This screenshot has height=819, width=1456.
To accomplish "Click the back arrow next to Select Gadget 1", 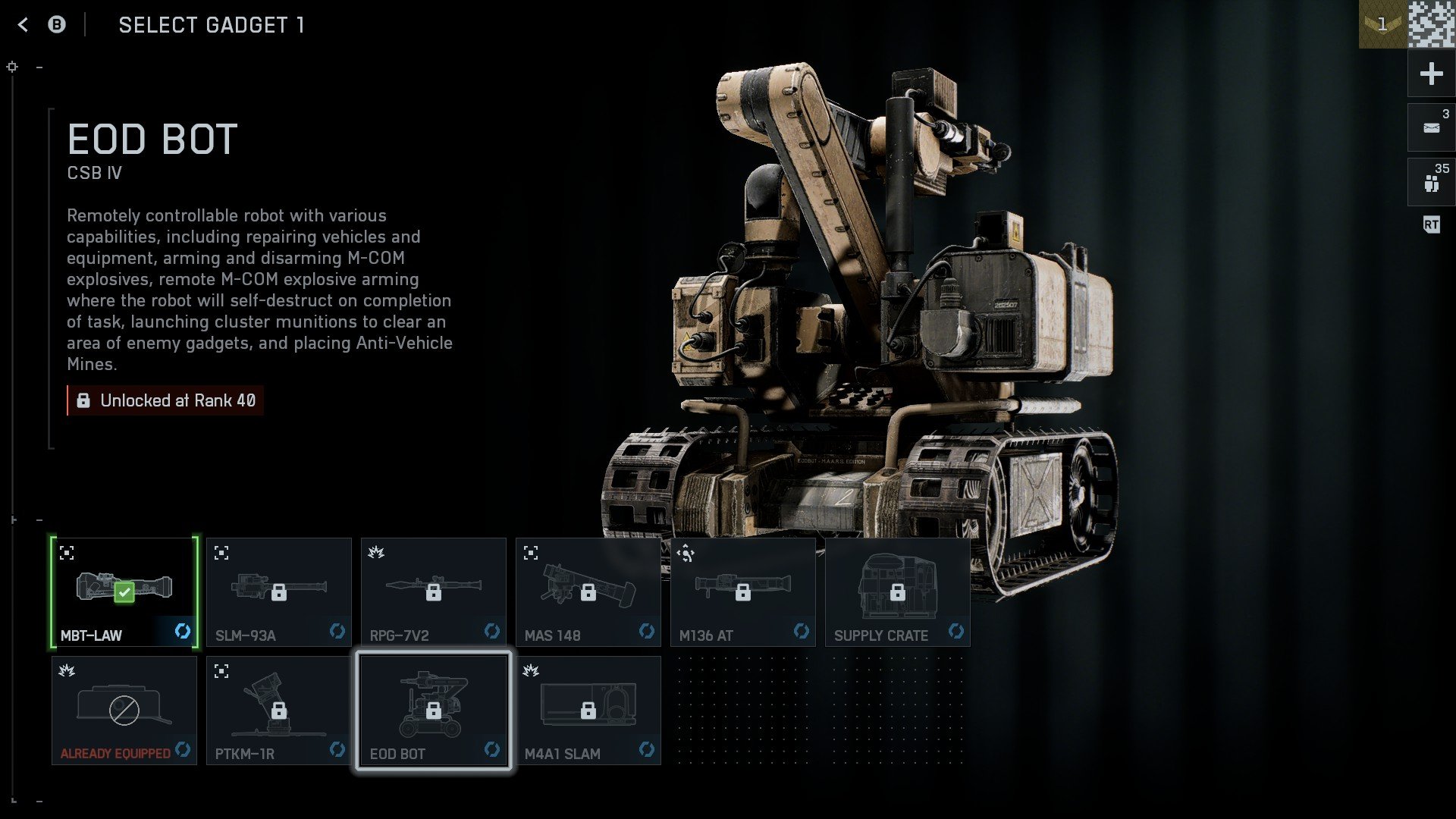I will [23, 25].
